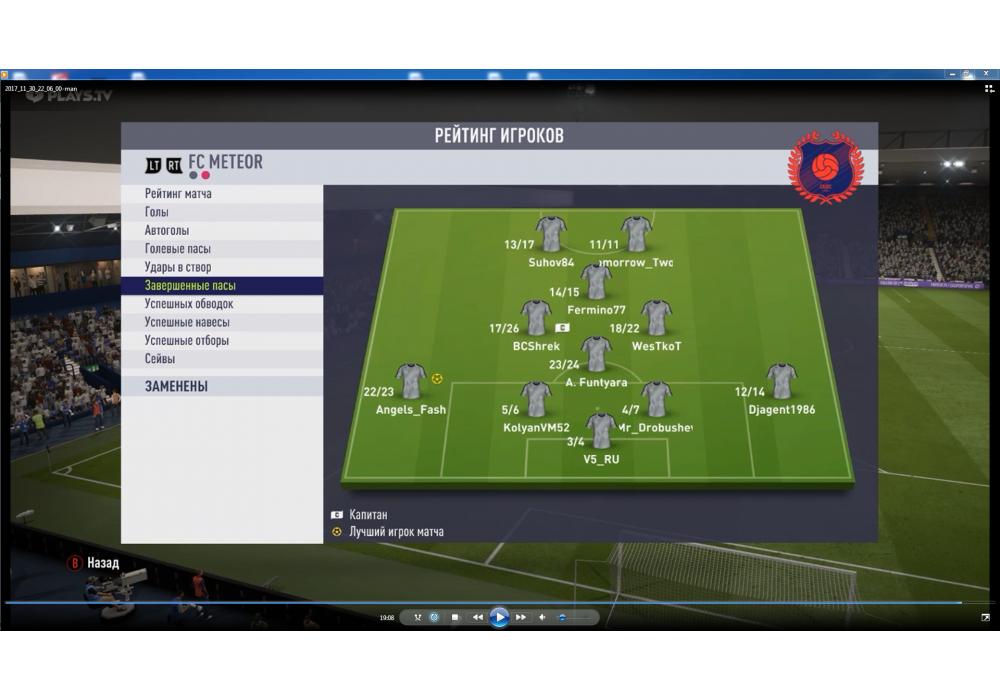
Task: Pick captain BCShrek's shirt on the pitch
Action: (x=536, y=317)
